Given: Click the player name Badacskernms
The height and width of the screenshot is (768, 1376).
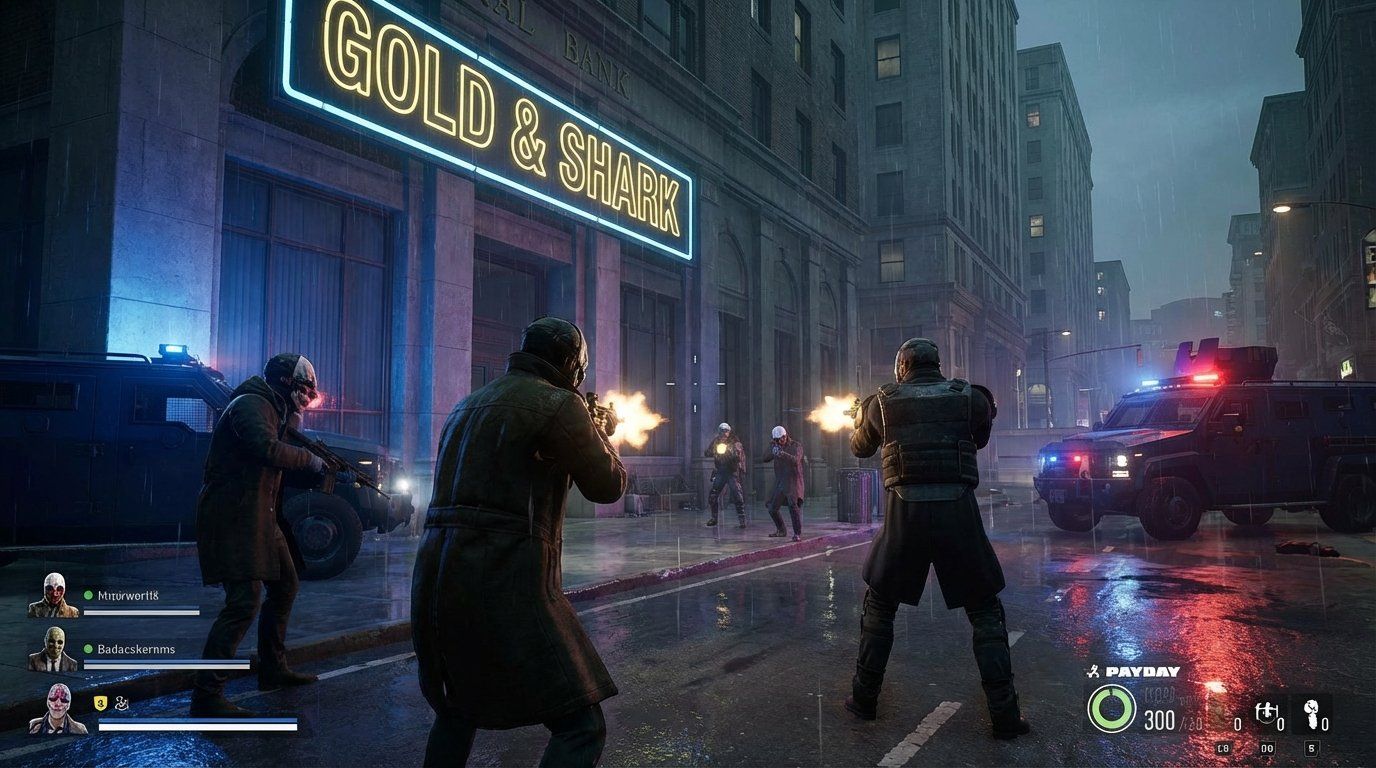Looking at the screenshot, I should coord(134,649).
